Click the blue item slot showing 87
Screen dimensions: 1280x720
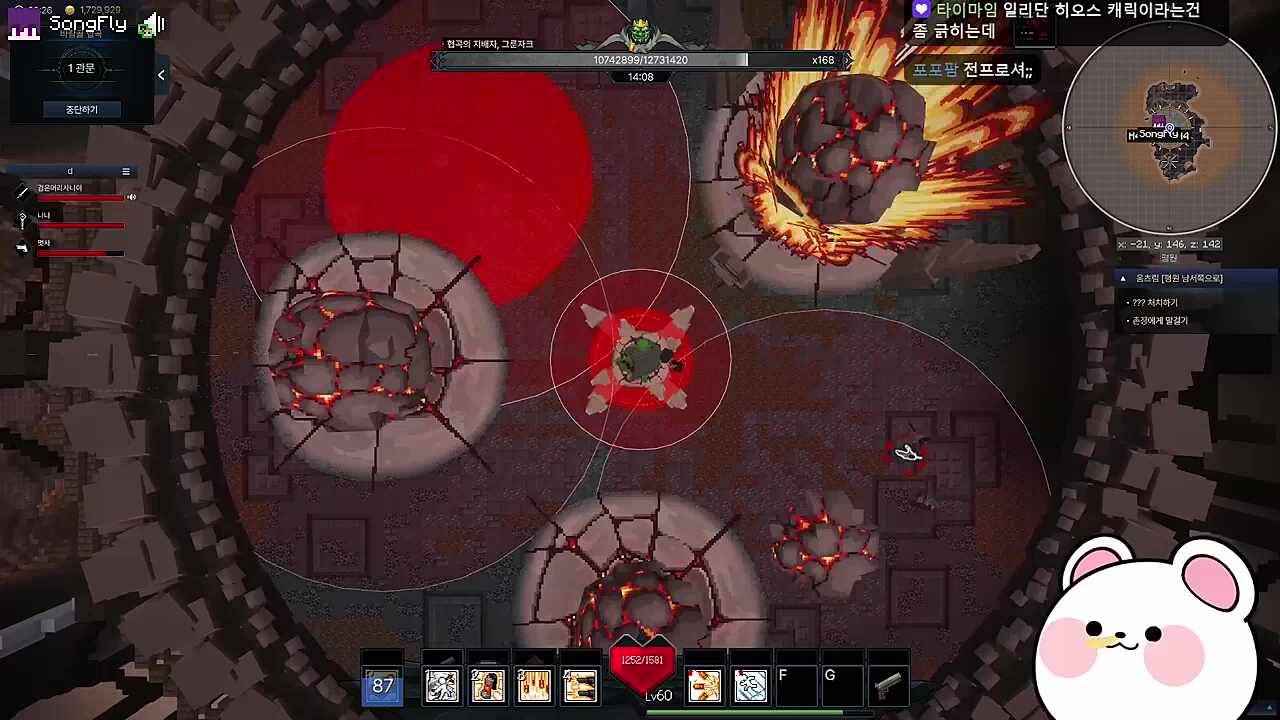point(382,686)
